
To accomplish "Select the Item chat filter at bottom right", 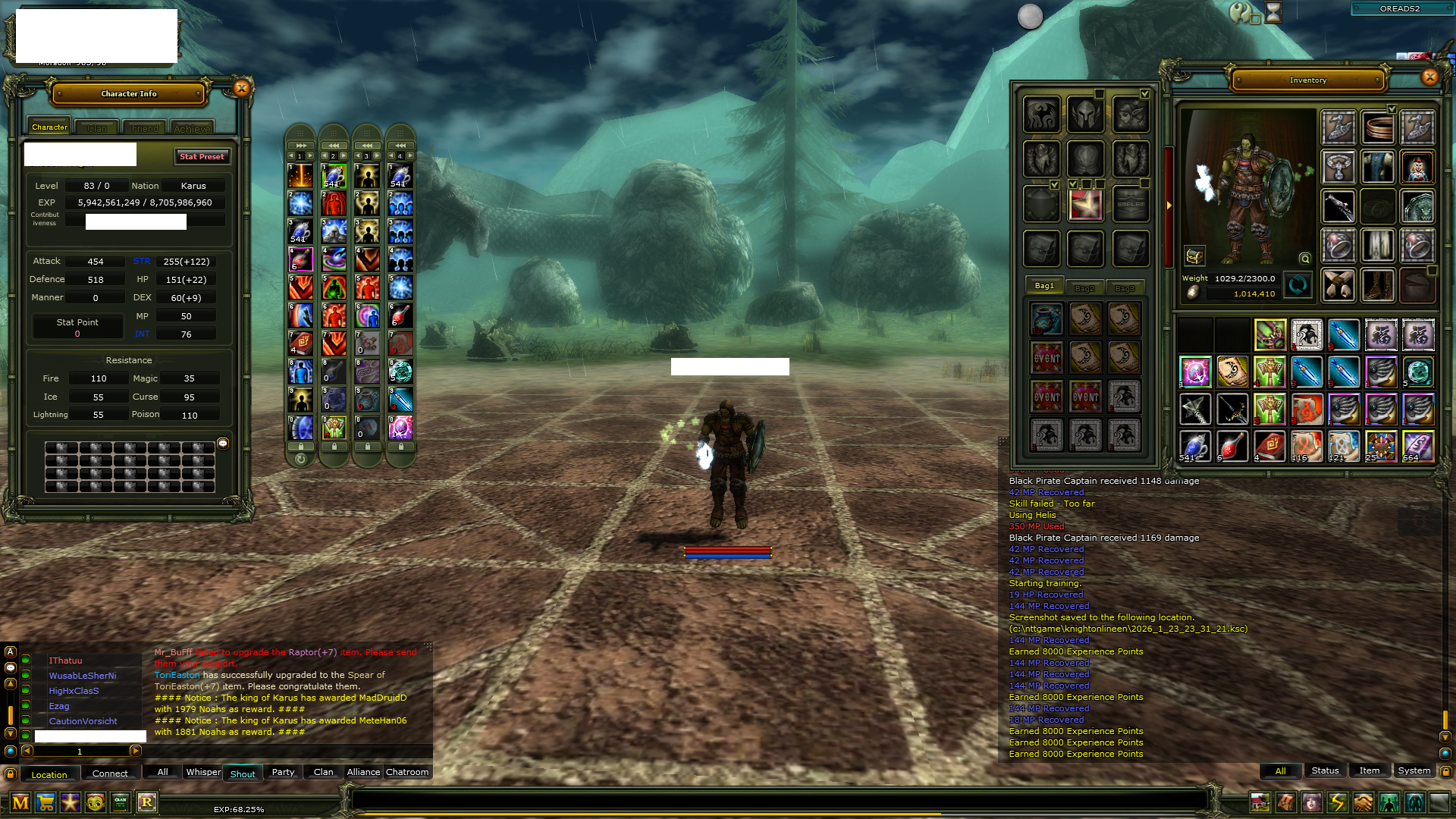I will pos(1369,770).
